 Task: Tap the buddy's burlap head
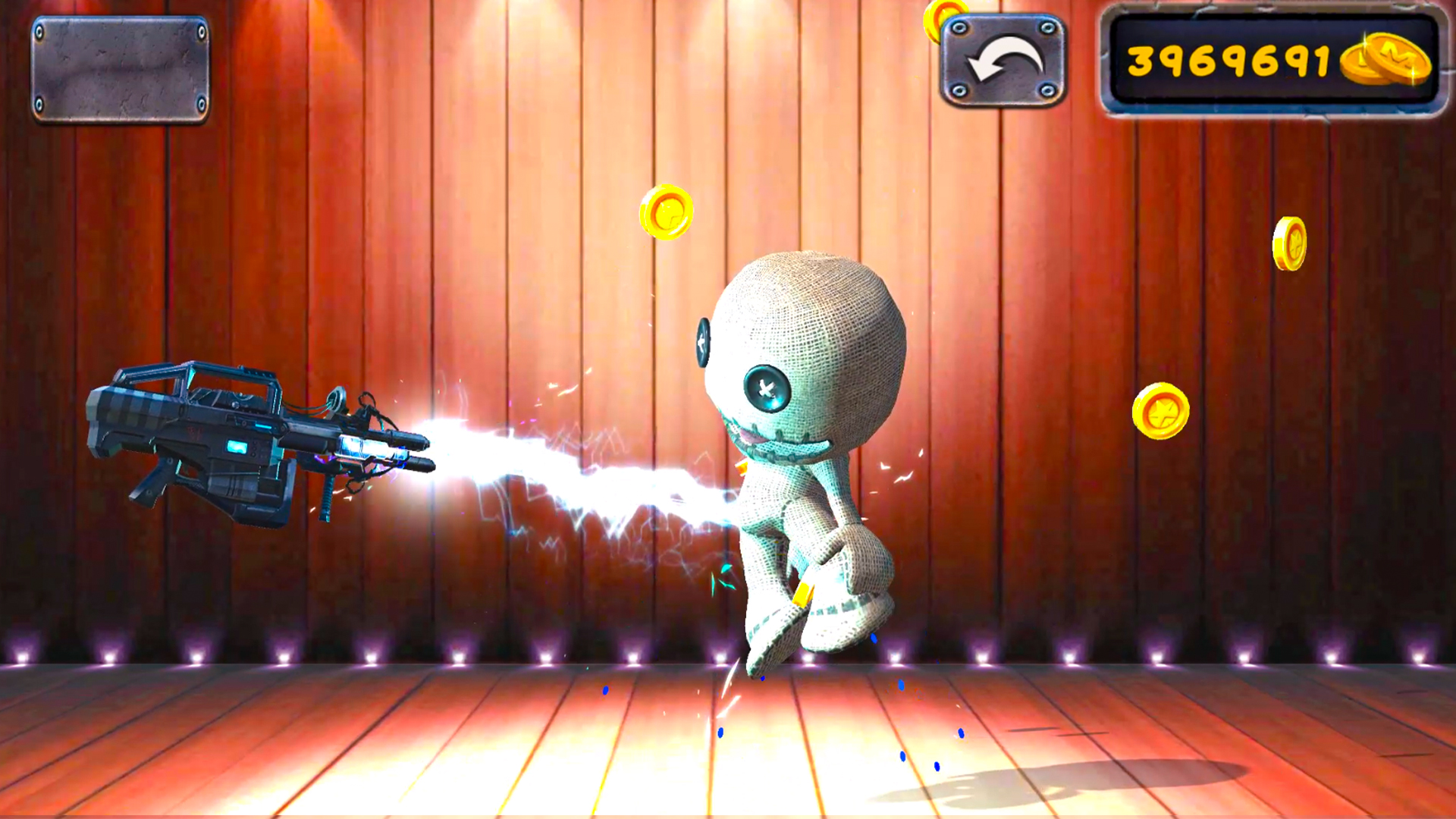(811, 303)
